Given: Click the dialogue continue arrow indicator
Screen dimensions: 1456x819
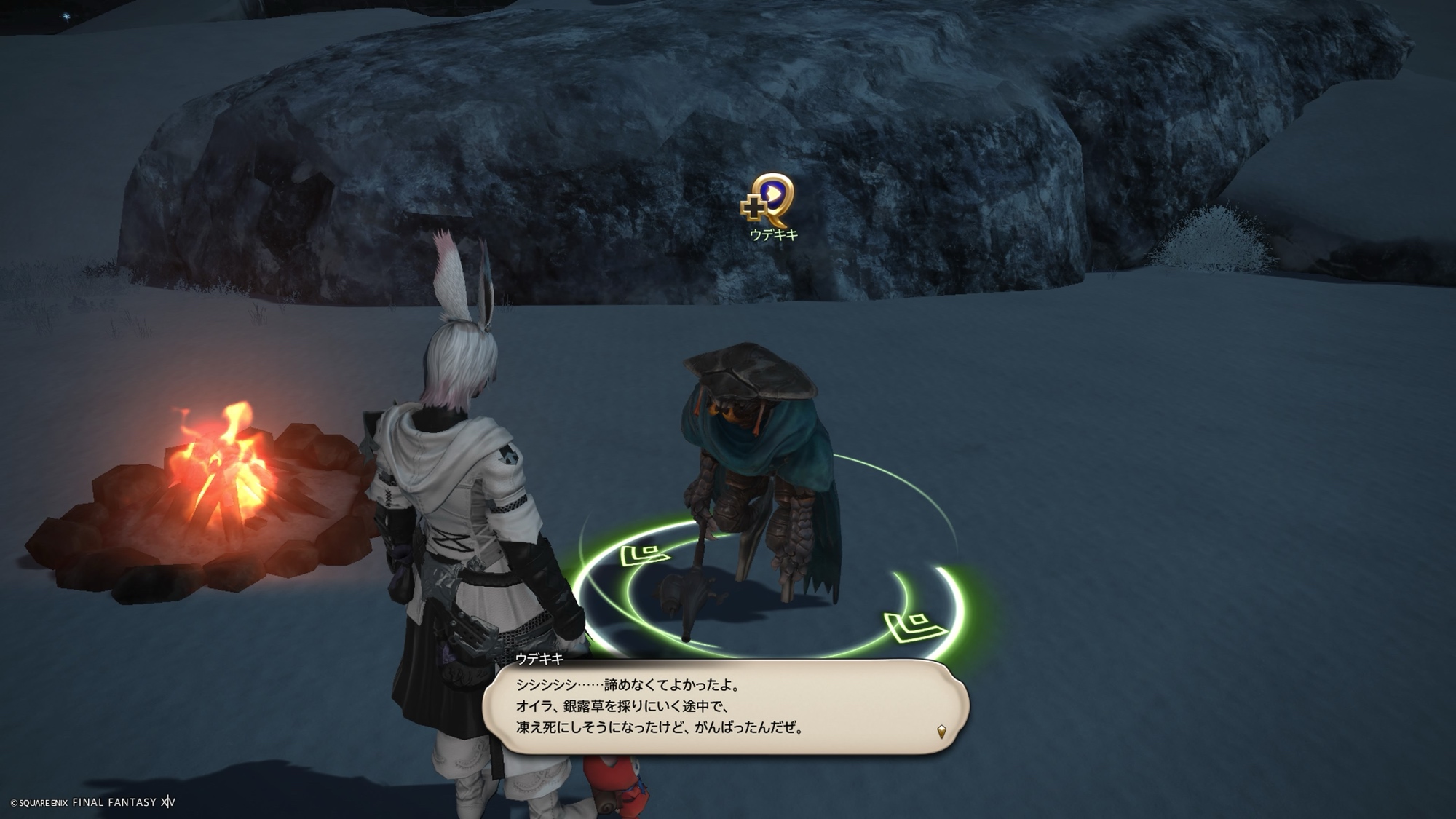Looking at the screenshot, I should point(941,731).
